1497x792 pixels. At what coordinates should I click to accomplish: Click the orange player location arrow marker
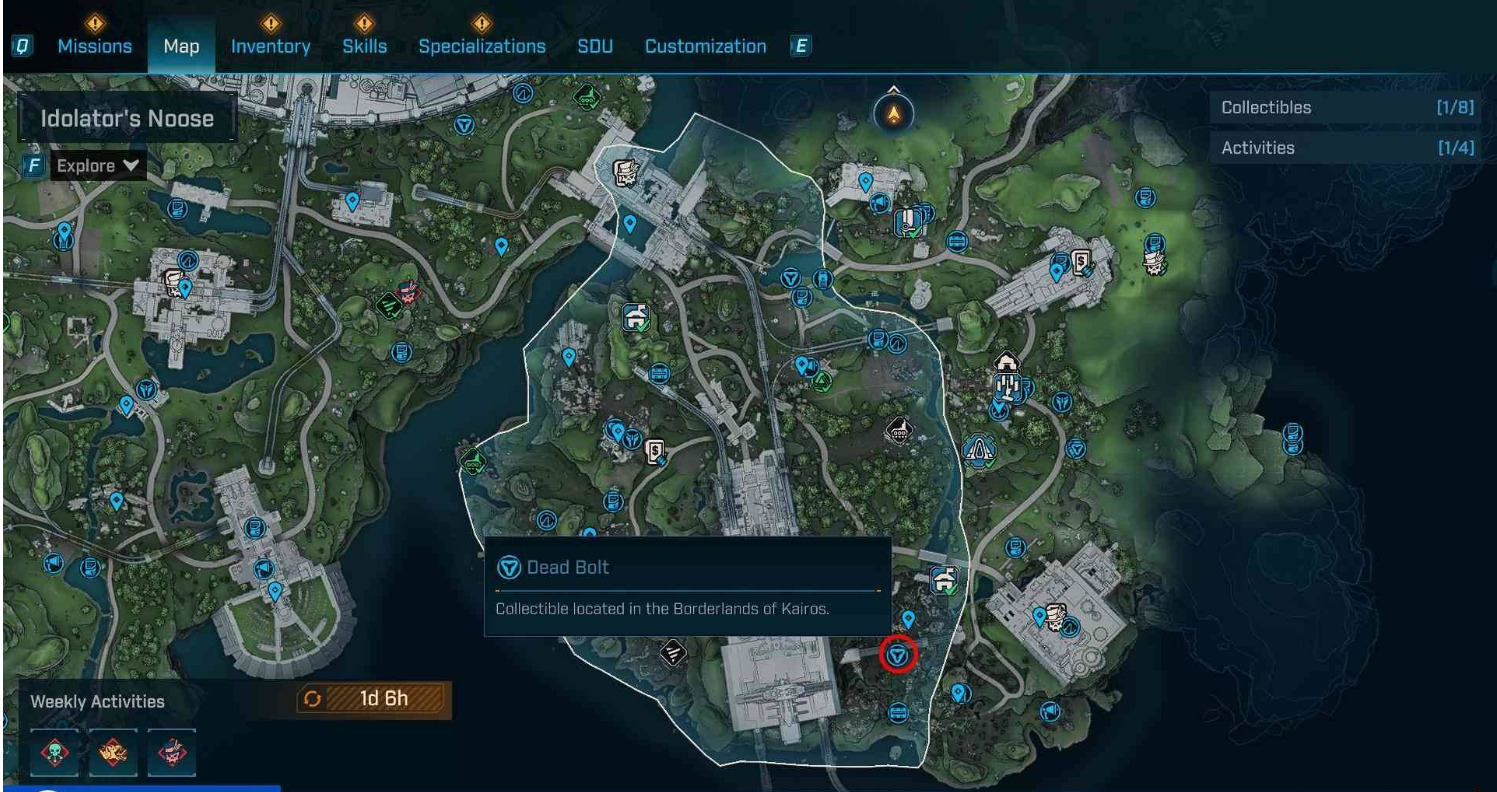pyautogui.click(x=894, y=115)
